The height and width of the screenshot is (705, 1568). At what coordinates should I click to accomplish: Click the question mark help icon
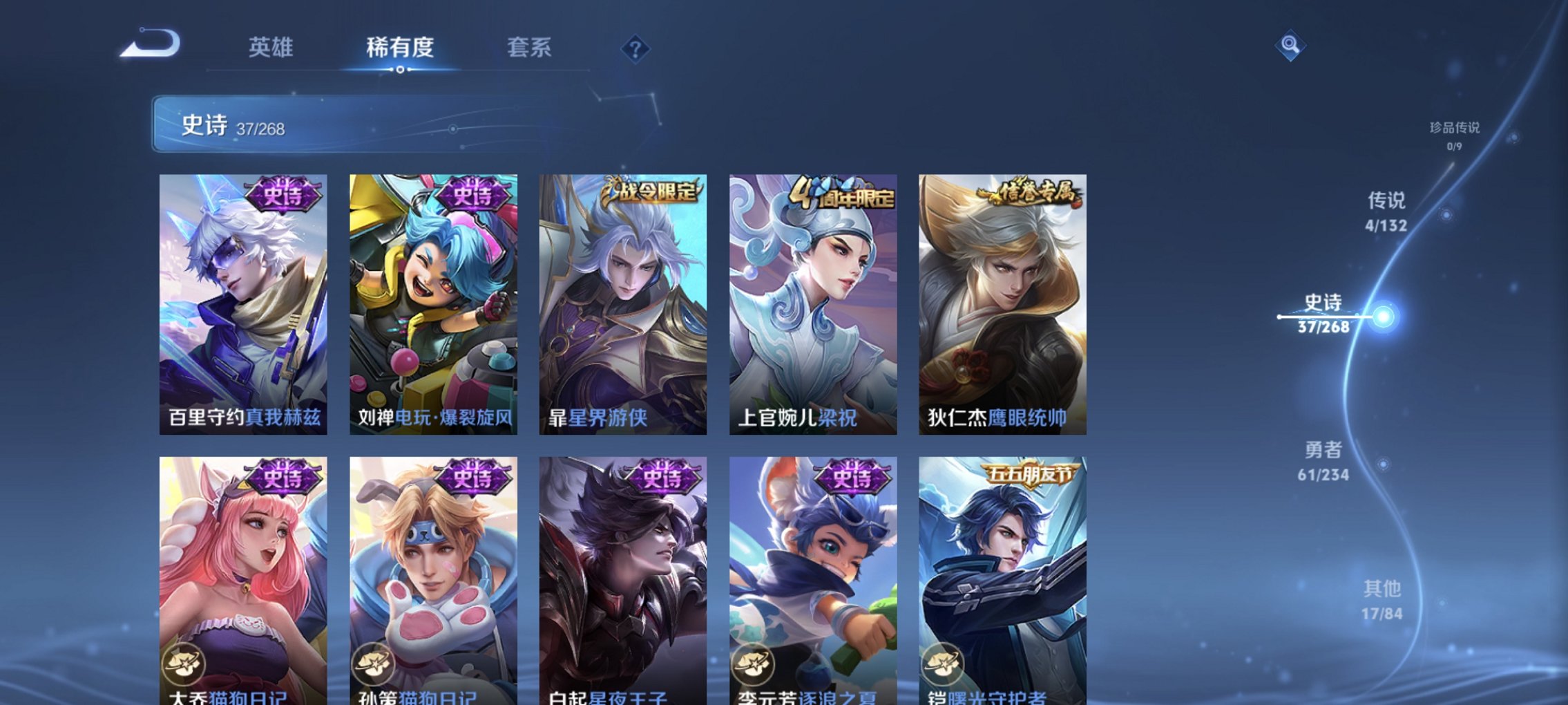point(637,48)
